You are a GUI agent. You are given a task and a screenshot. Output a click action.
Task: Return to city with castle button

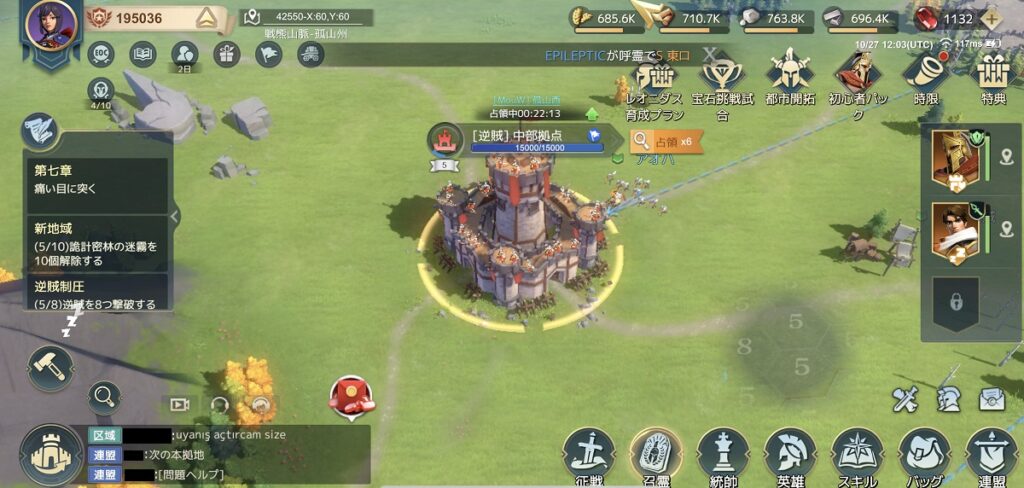point(51,454)
